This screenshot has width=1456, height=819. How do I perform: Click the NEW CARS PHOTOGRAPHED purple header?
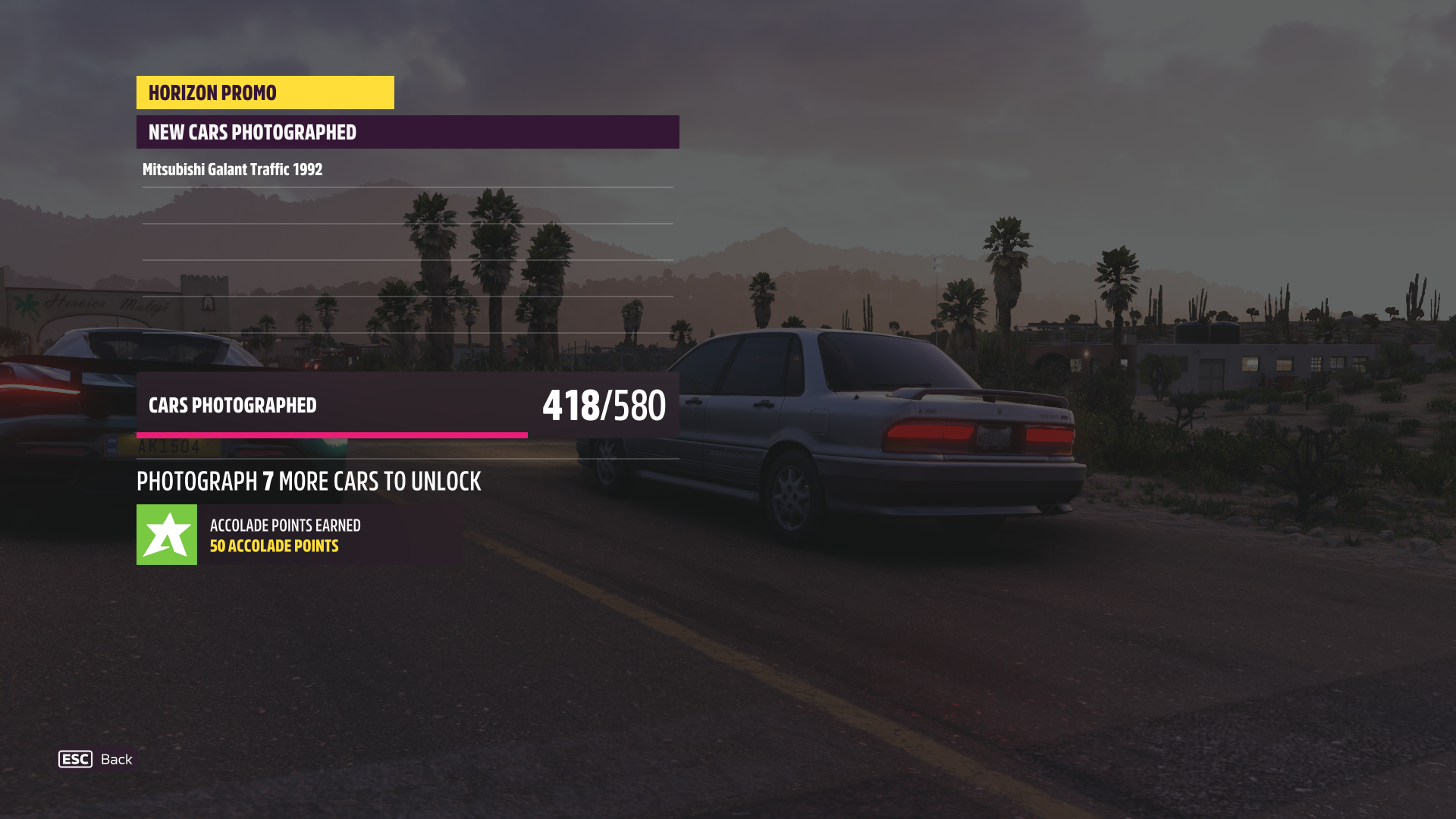(407, 132)
